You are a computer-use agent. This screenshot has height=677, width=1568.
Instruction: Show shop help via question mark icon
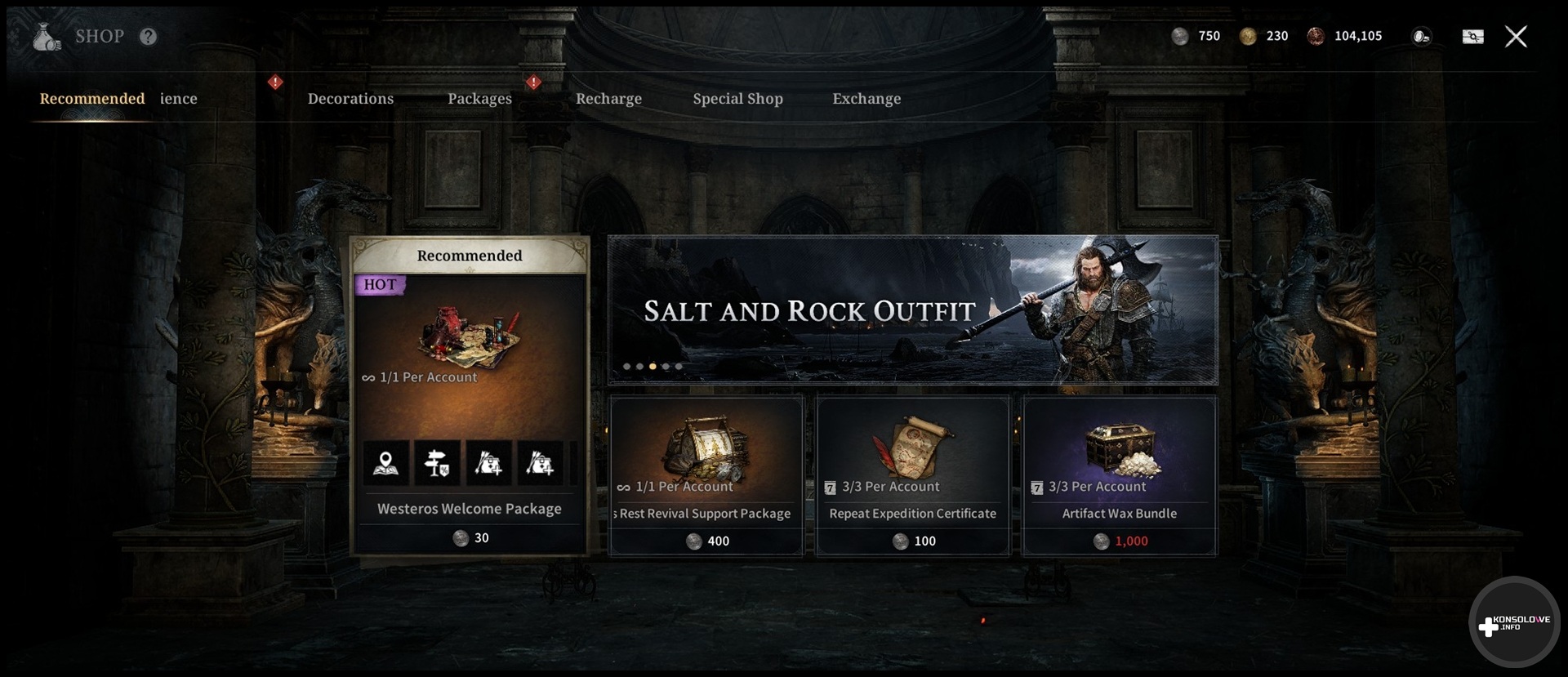pos(148,37)
